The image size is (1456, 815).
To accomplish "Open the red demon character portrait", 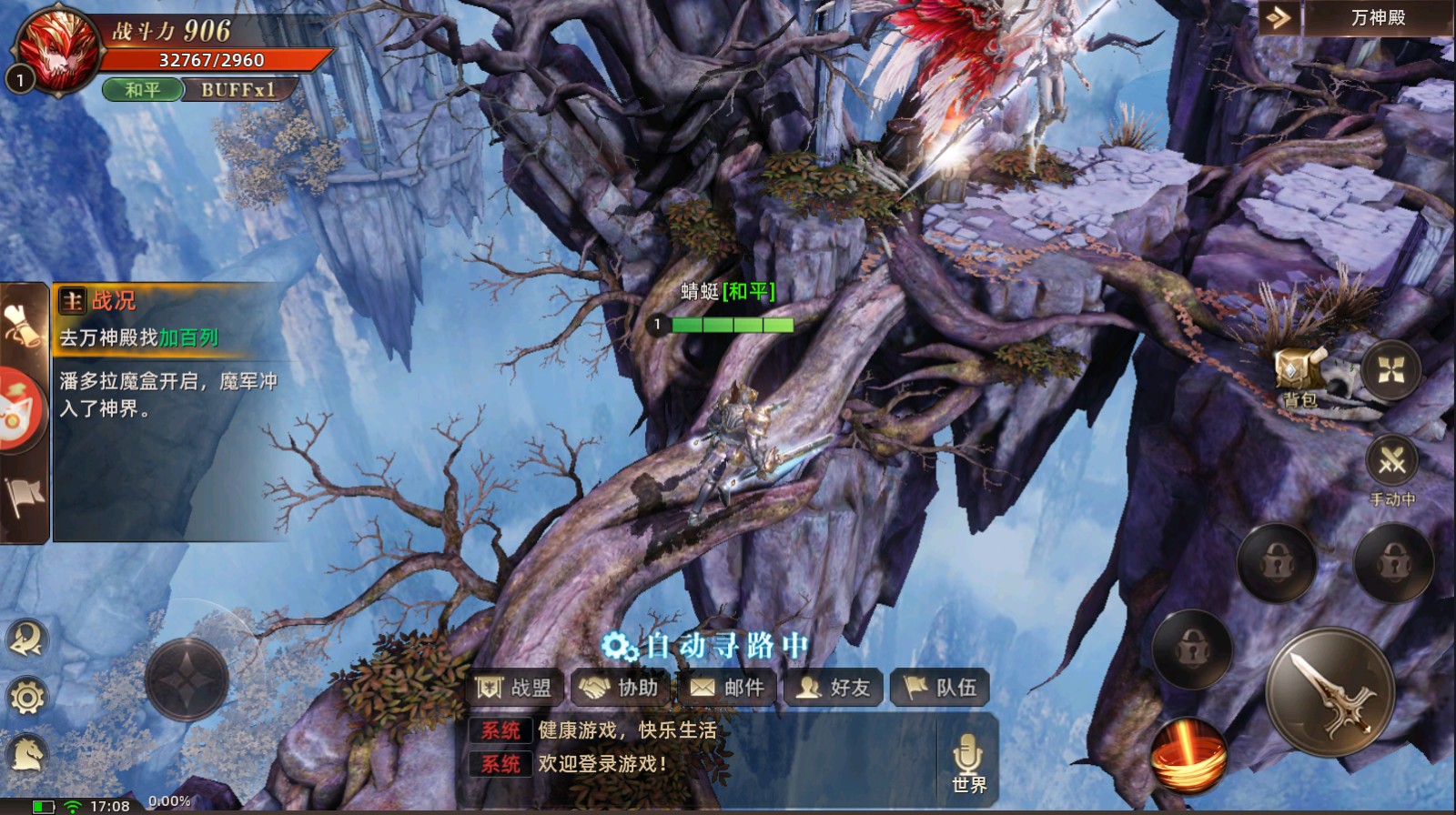I will pyautogui.click(x=58, y=50).
